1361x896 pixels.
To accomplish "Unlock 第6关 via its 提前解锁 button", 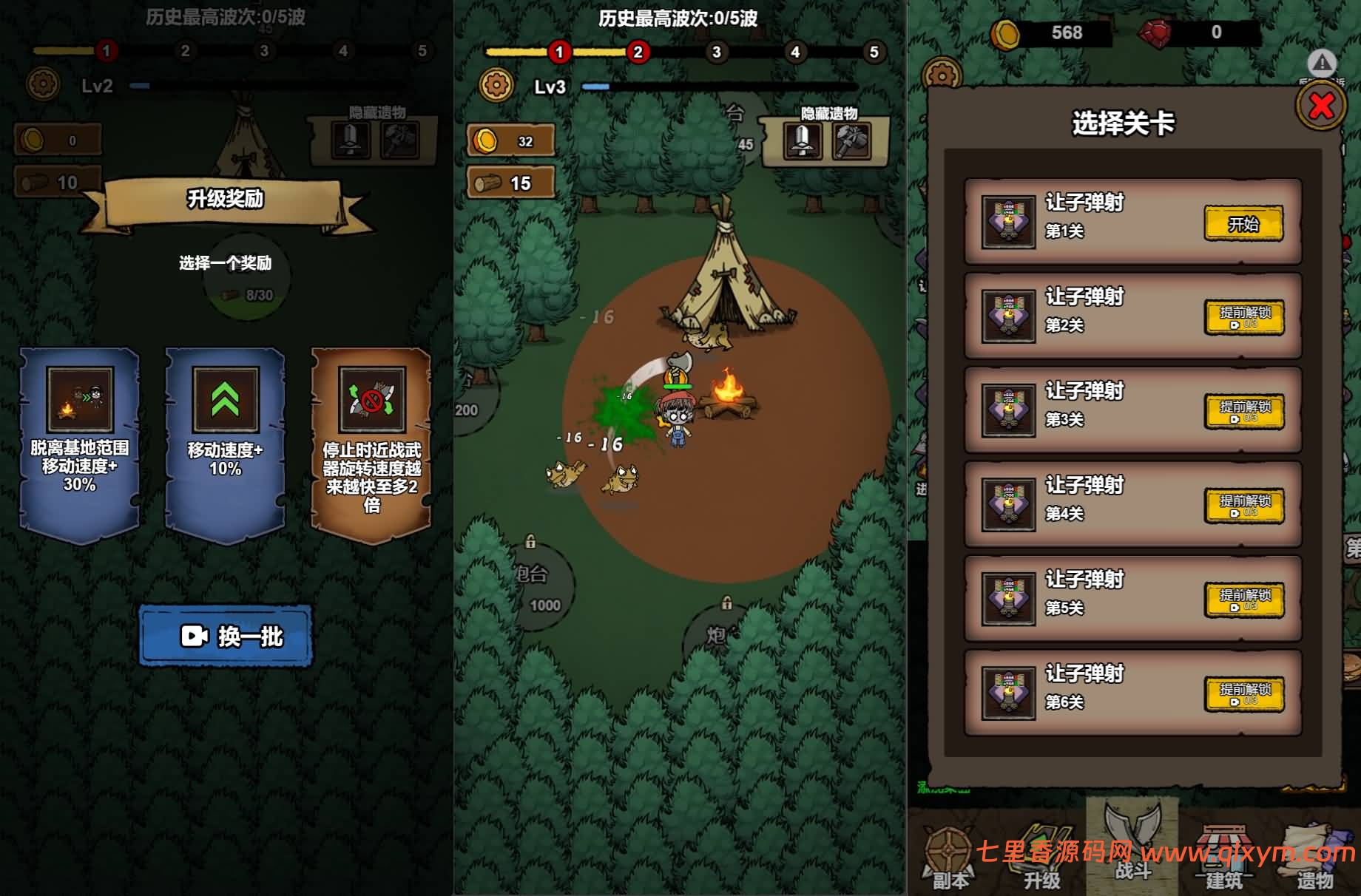I will tap(1244, 694).
